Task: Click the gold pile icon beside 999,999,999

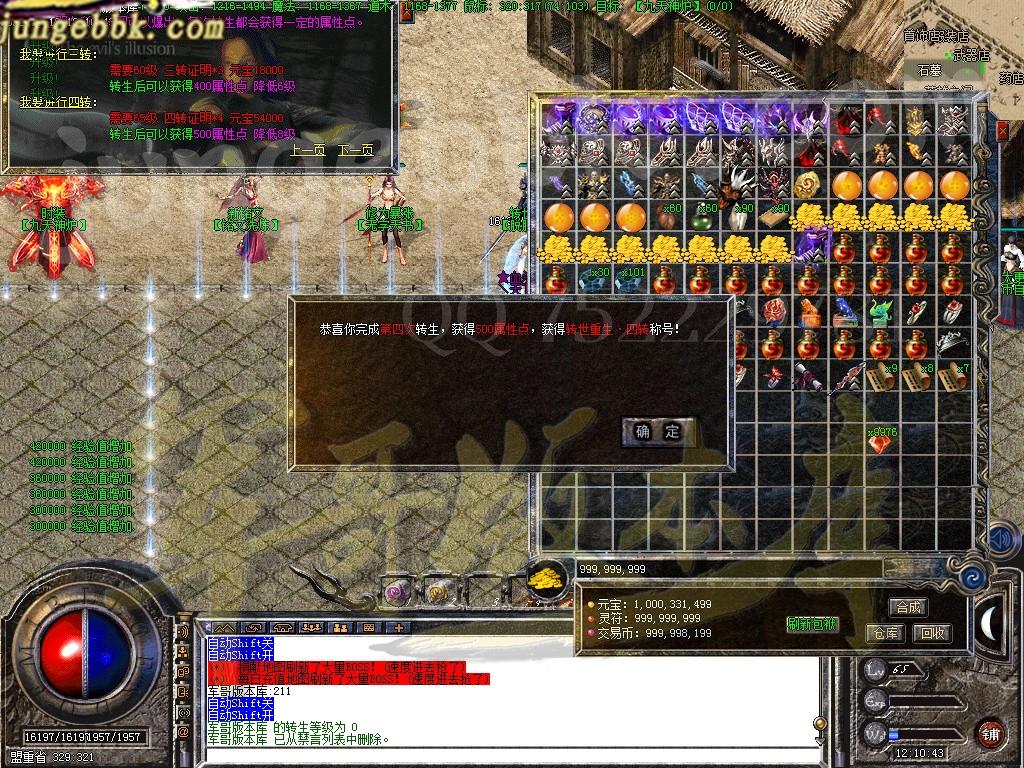Action: click(545, 578)
